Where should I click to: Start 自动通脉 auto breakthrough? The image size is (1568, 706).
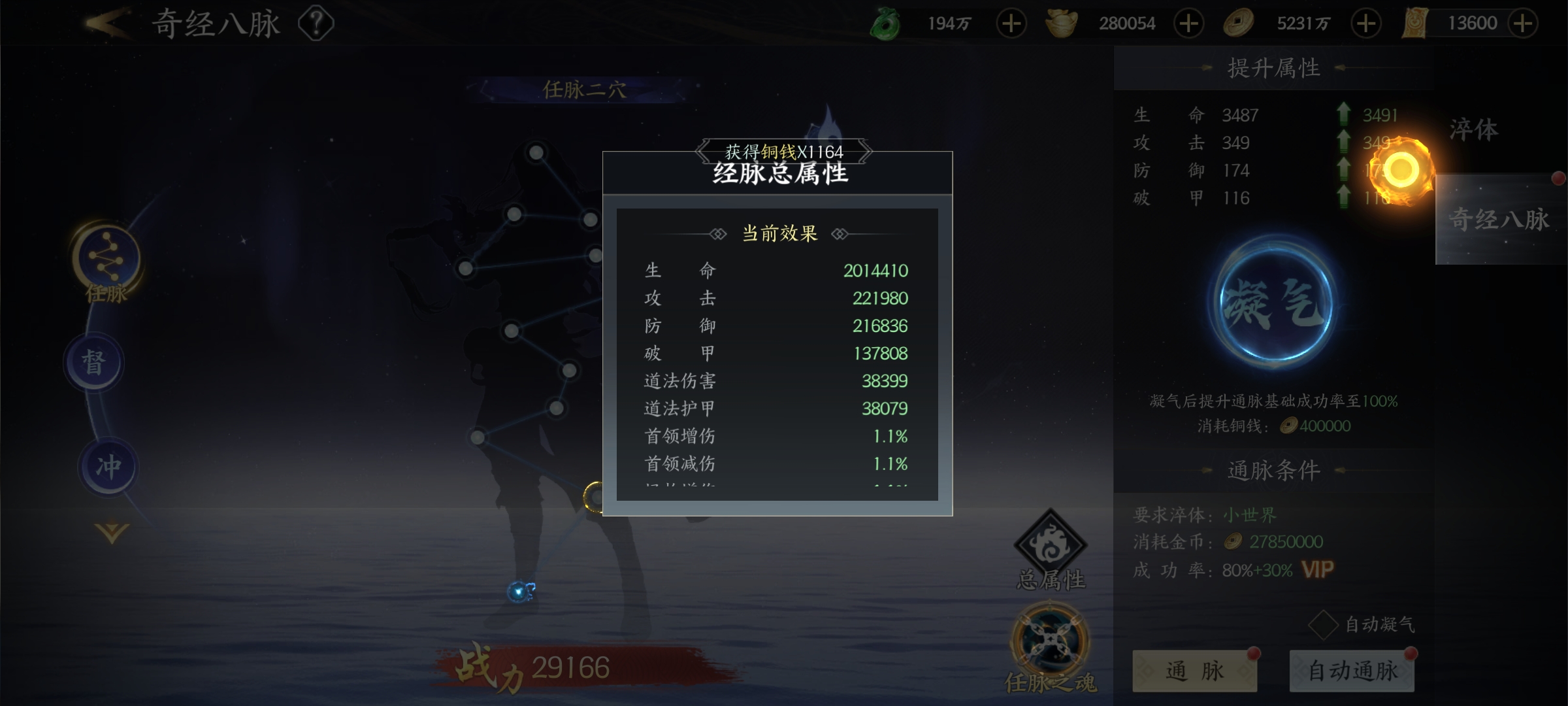click(x=1352, y=671)
